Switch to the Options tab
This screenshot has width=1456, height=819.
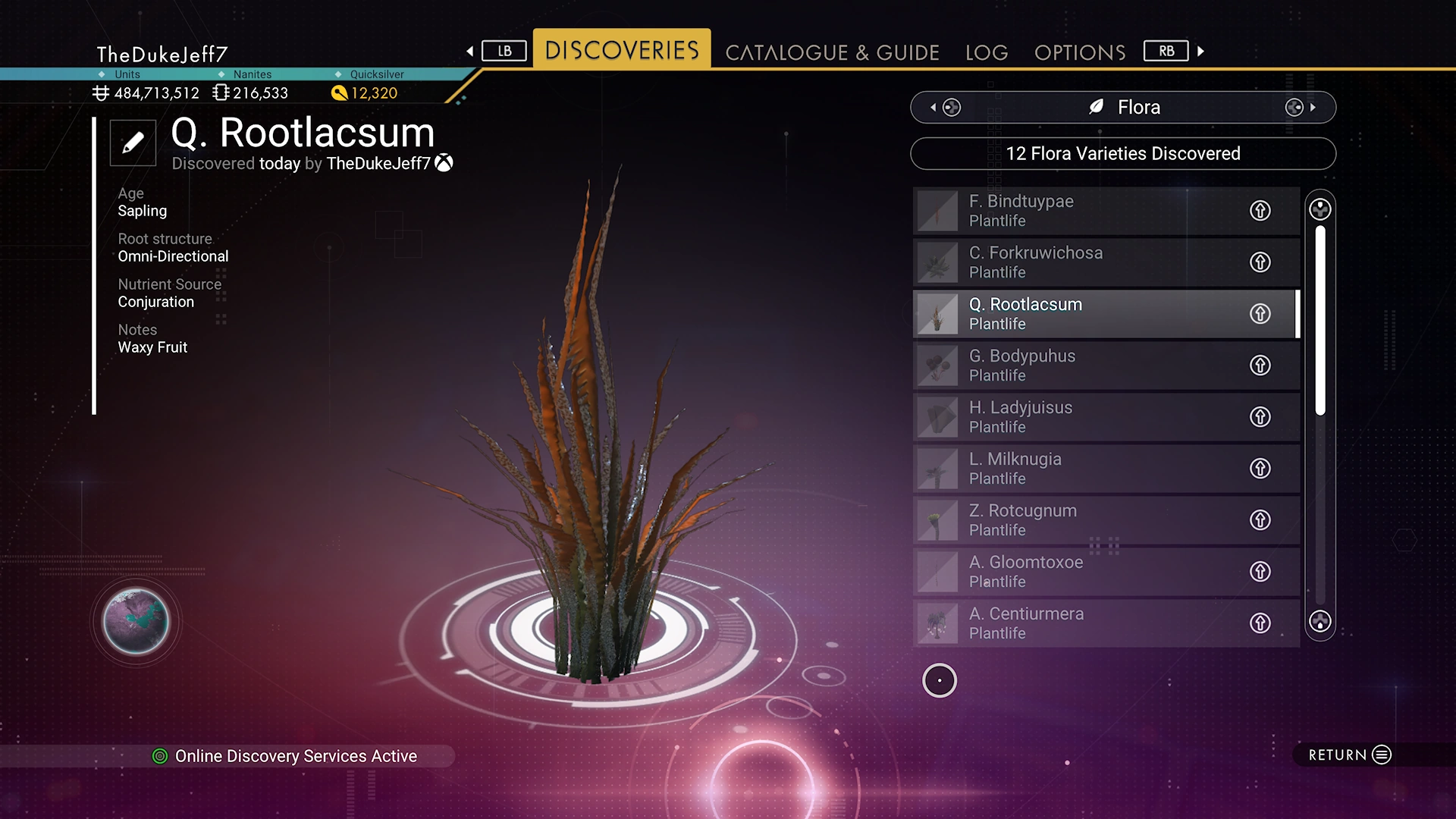pyautogui.click(x=1080, y=52)
